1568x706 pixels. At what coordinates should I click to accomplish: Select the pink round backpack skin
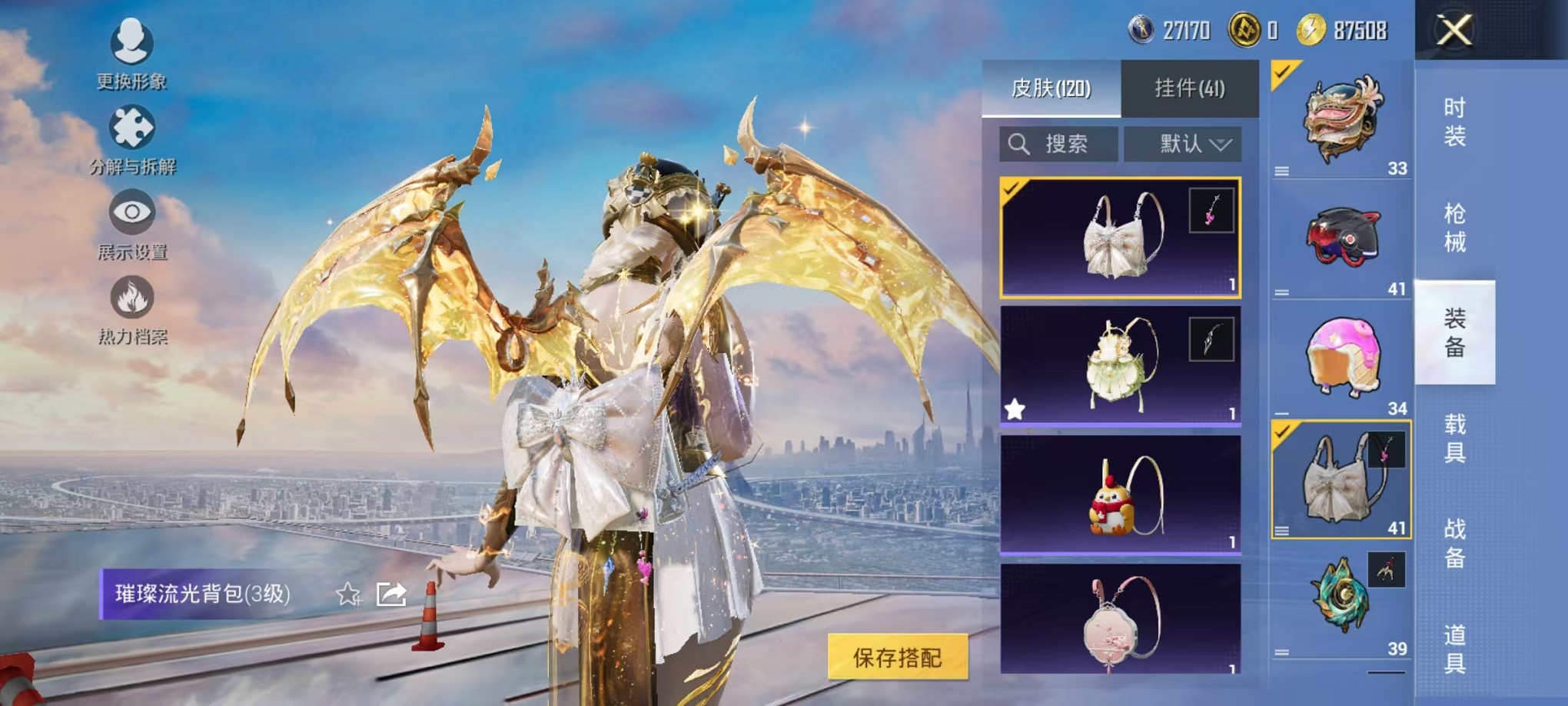[1120, 620]
